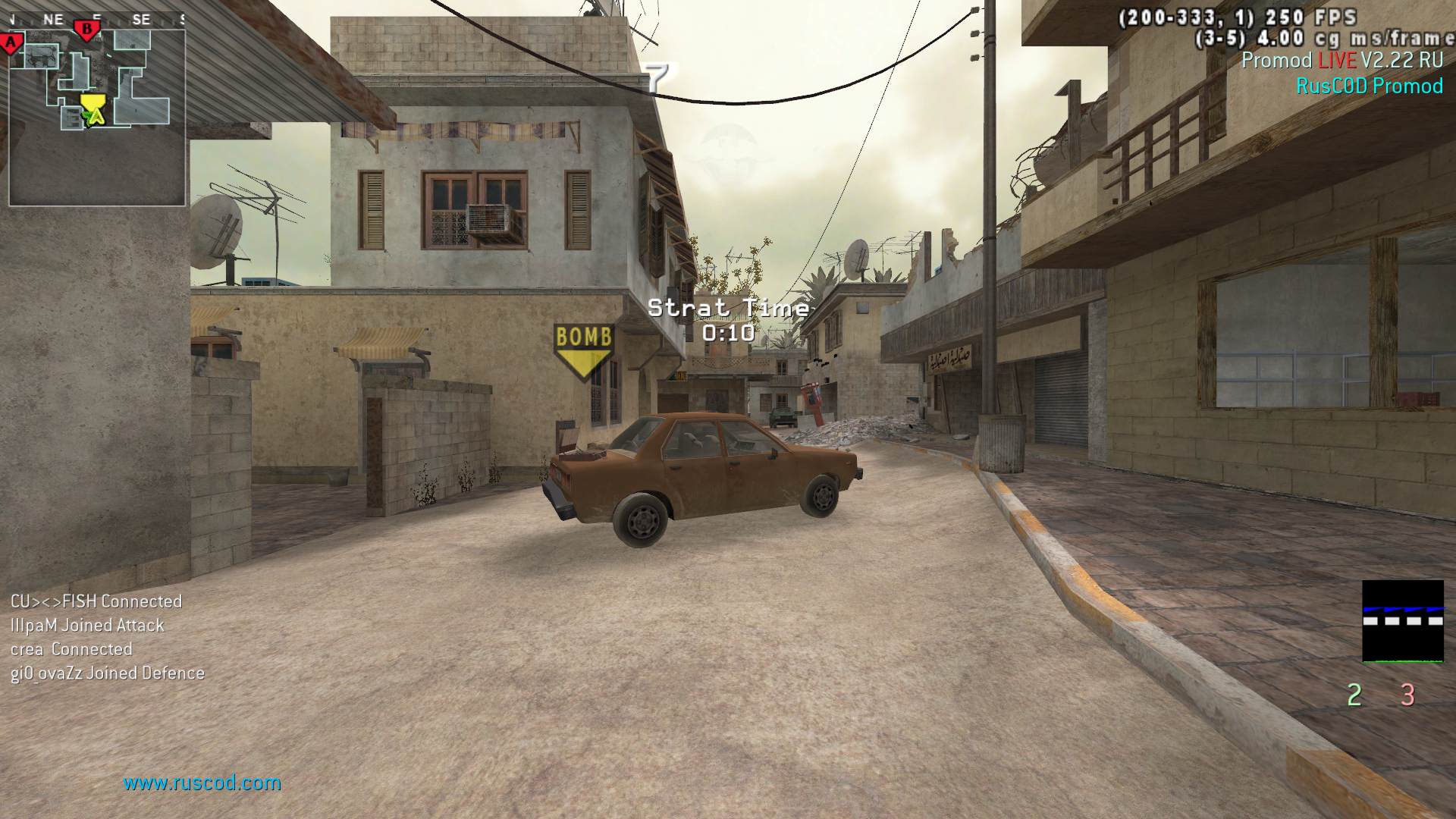1456x819 pixels.
Task: Open the www.ruscod.com link
Action: coord(202,783)
